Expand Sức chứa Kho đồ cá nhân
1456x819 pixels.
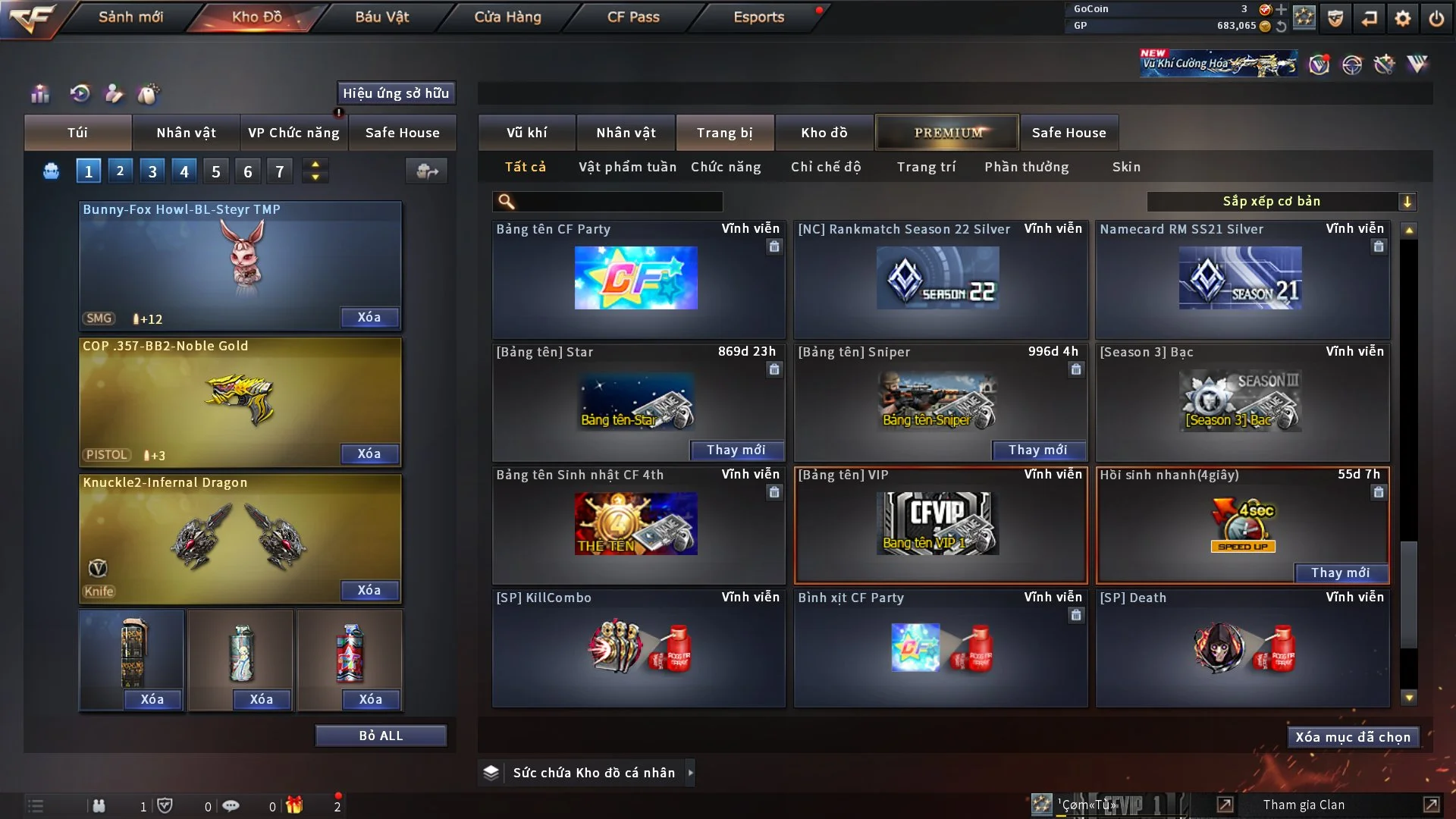click(690, 773)
